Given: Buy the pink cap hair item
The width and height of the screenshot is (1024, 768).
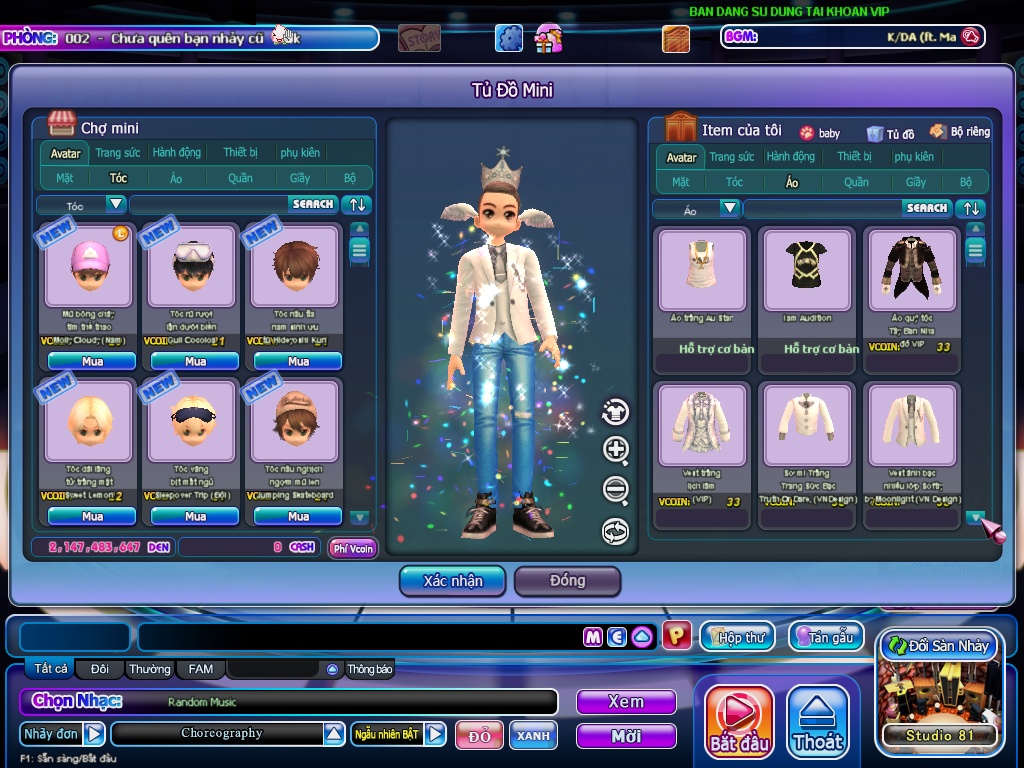Looking at the screenshot, I should pyautogui.click(x=92, y=361).
